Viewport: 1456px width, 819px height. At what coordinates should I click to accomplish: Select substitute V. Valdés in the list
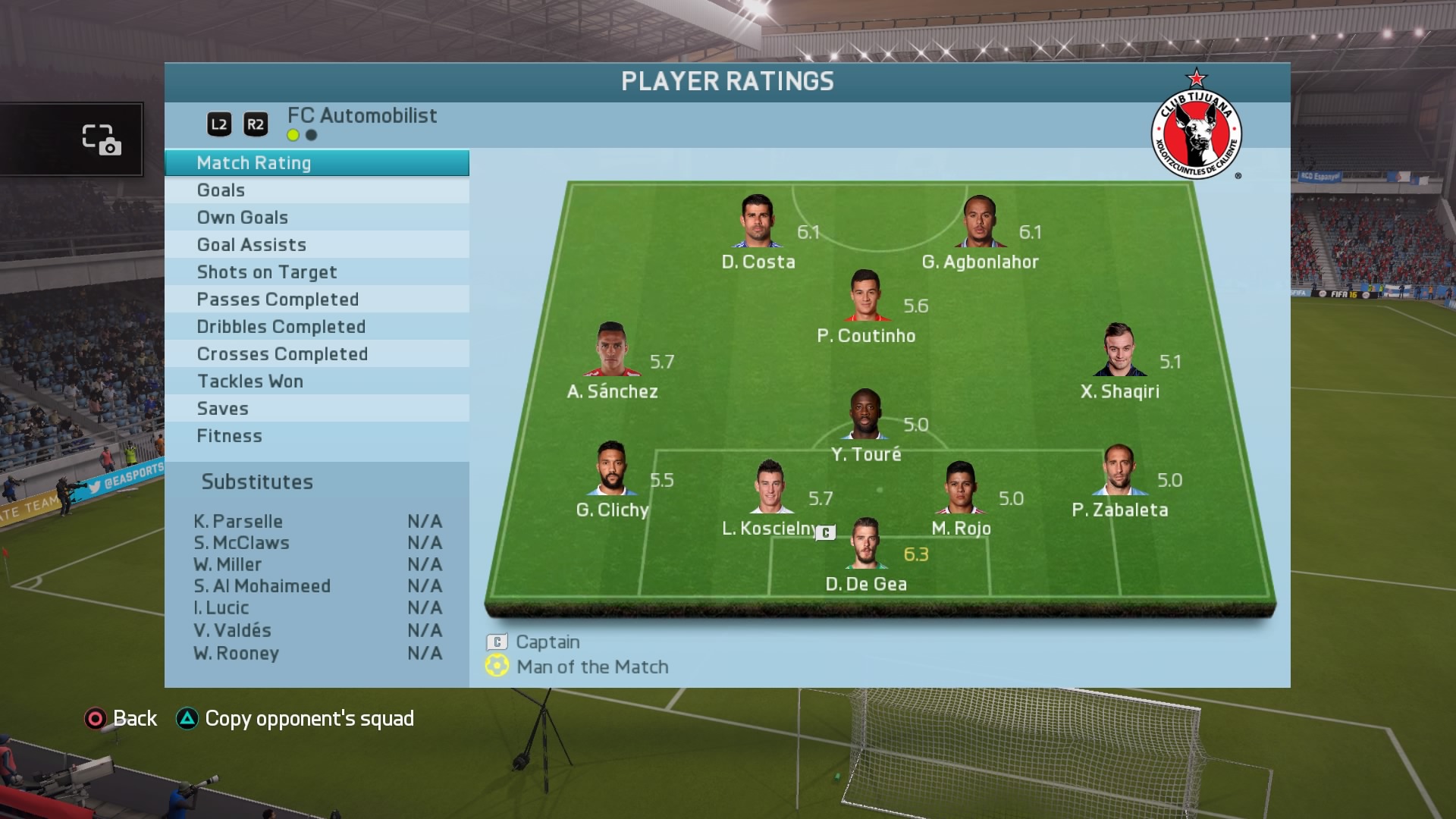[317, 631]
